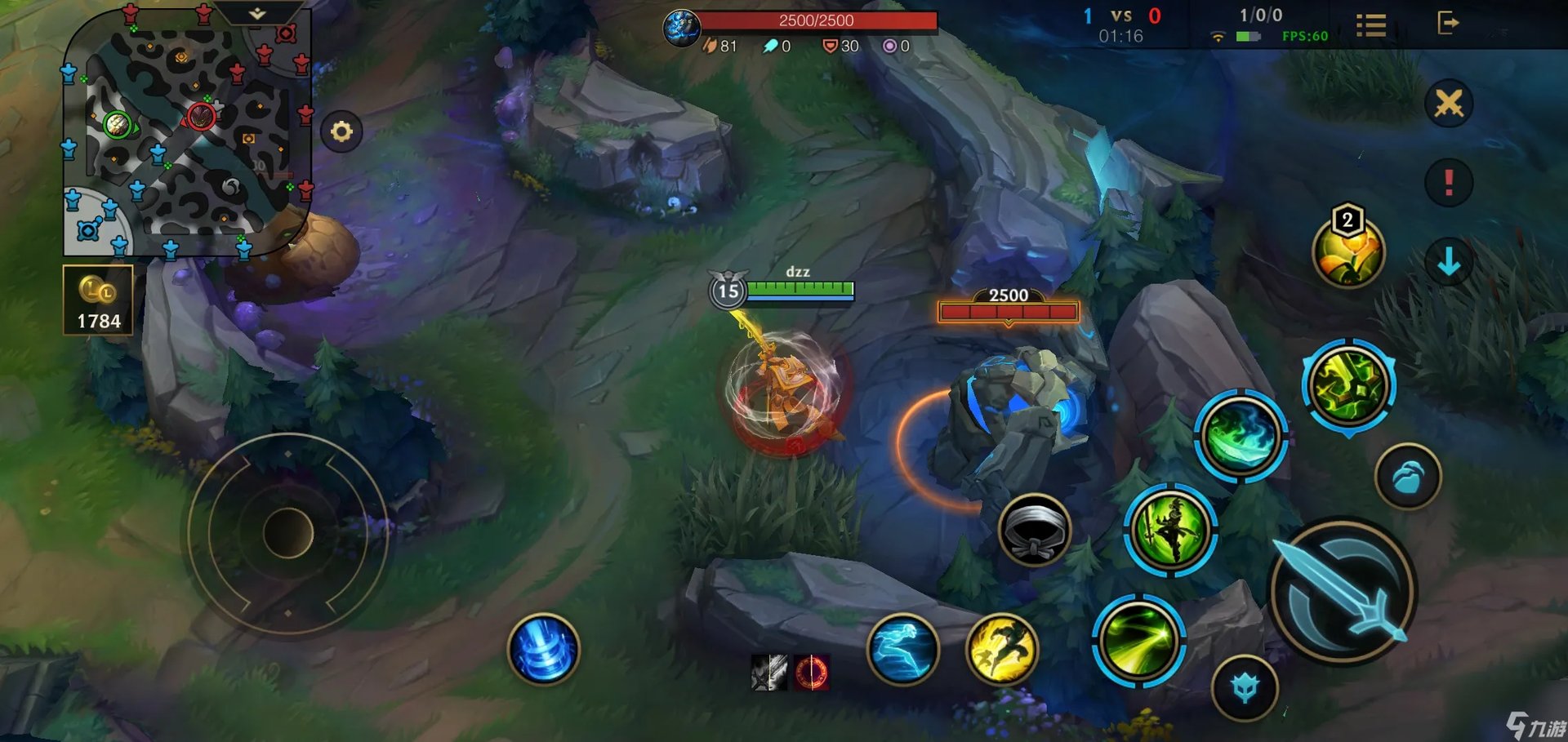The height and width of the screenshot is (742, 1568).
Task: Use the green wind wave ability
Action: pos(1241,436)
